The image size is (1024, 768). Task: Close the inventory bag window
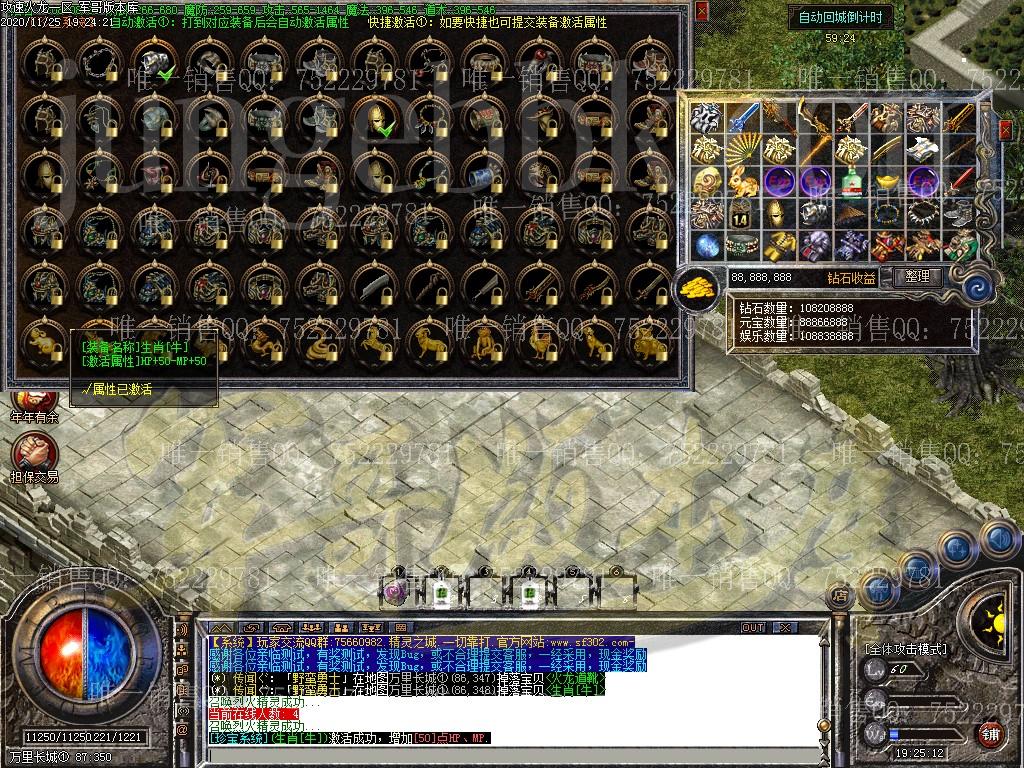[1005, 129]
